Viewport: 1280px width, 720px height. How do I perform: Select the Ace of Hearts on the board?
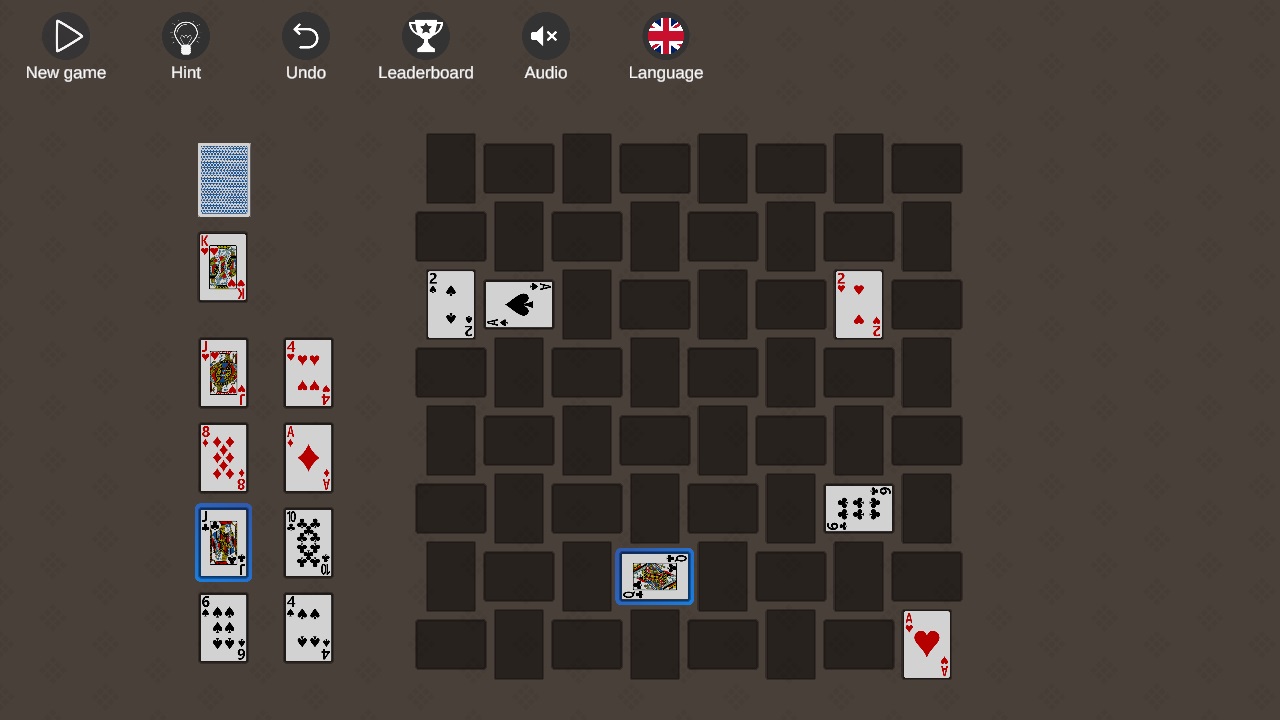[926, 644]
